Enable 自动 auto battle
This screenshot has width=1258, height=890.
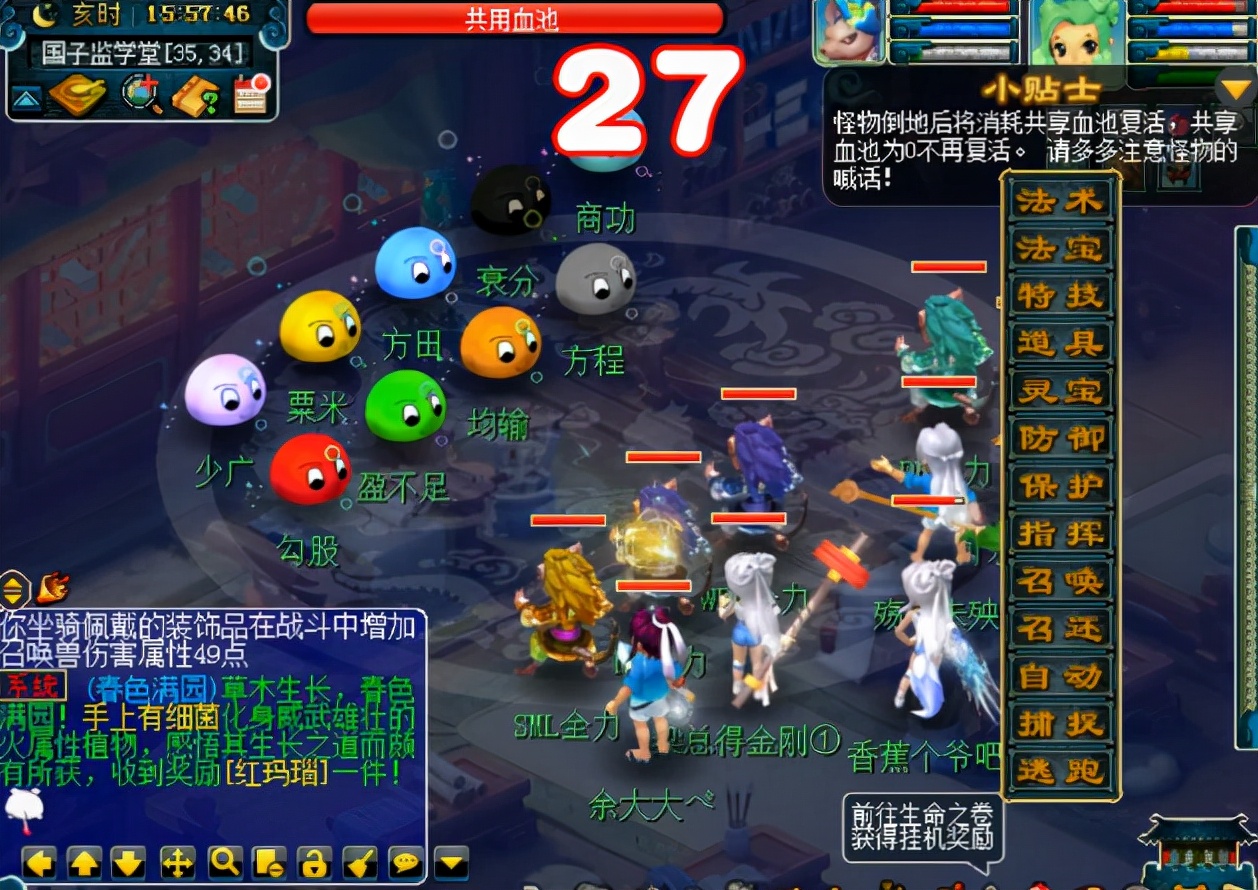click(1059, 677)
